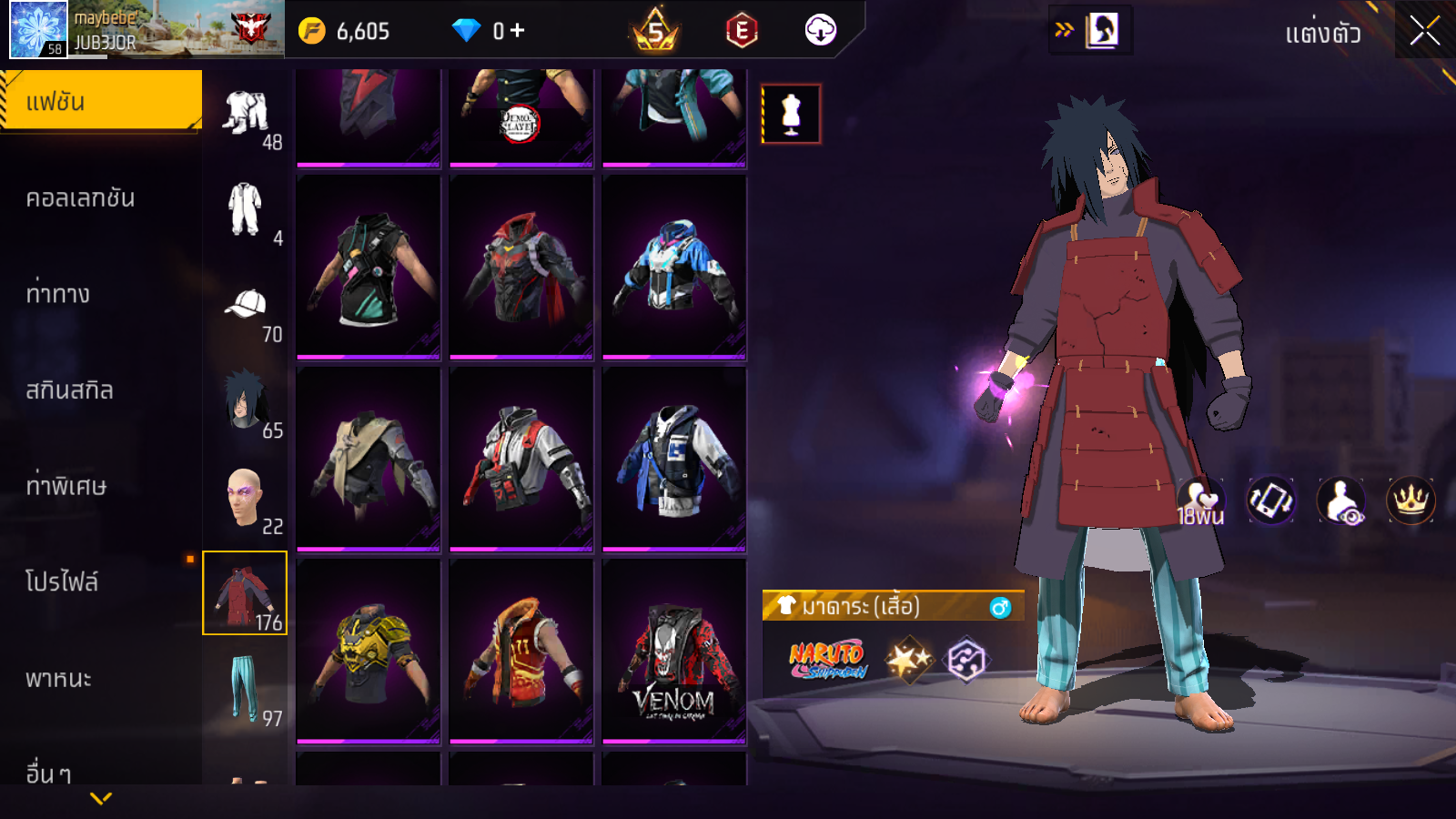Select the สกินสกิล skill skin tab
The width and height of the screenshot is (1456, 819).
[69, 390]
